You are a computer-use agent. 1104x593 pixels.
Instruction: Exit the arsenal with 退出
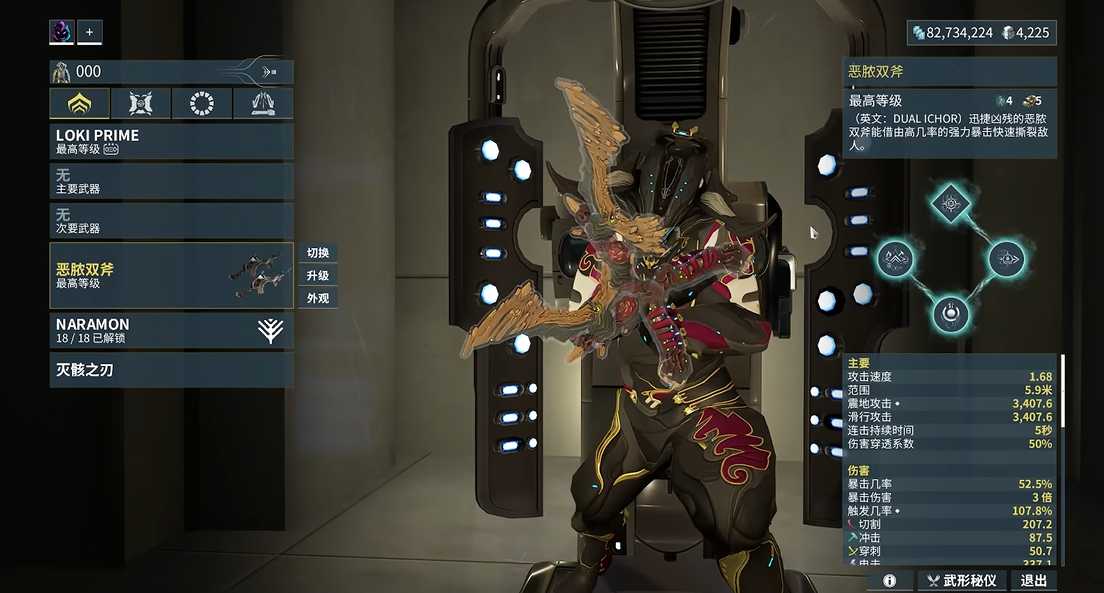(x=1034, y=580)
